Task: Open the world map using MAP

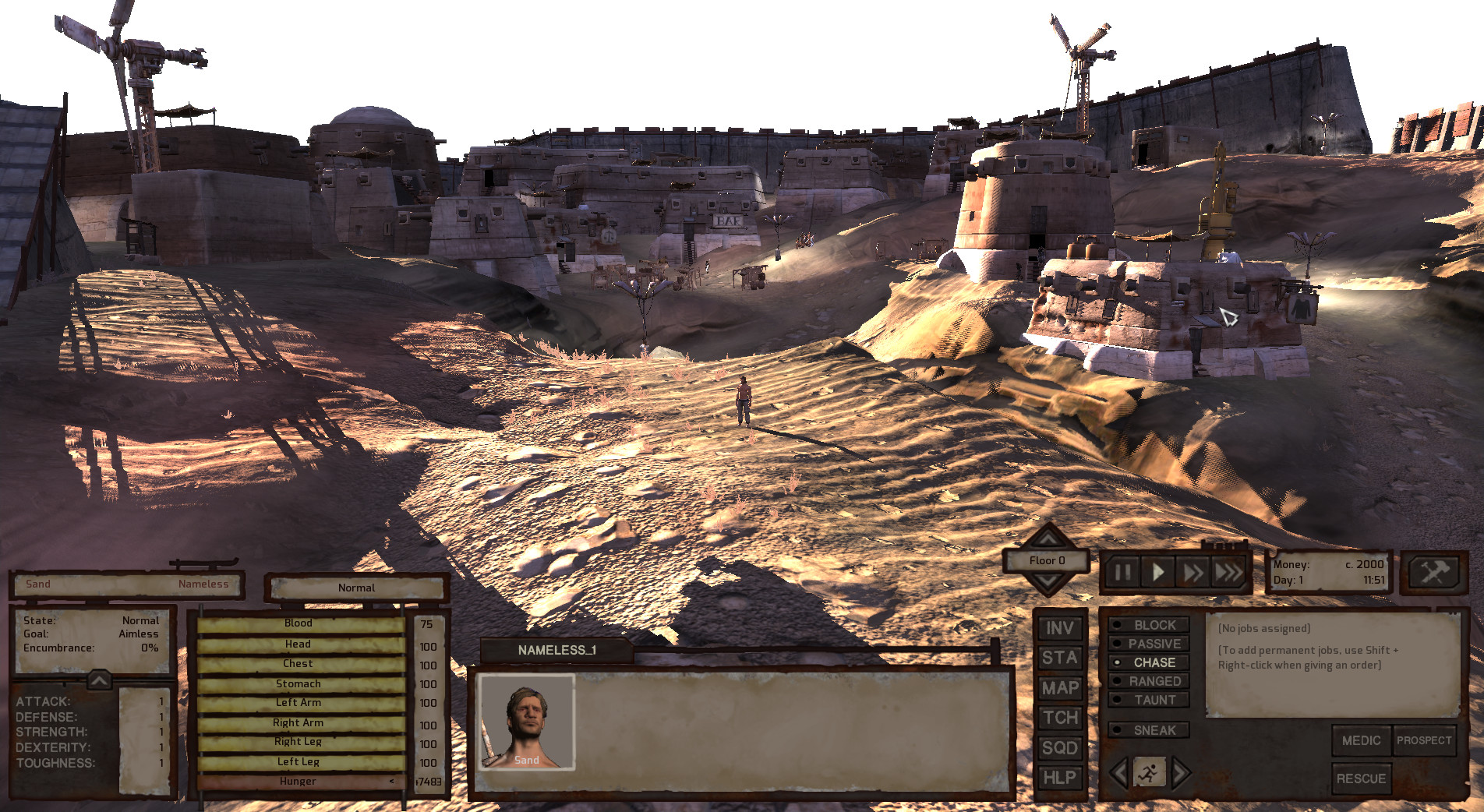Action: (1058, 688)
